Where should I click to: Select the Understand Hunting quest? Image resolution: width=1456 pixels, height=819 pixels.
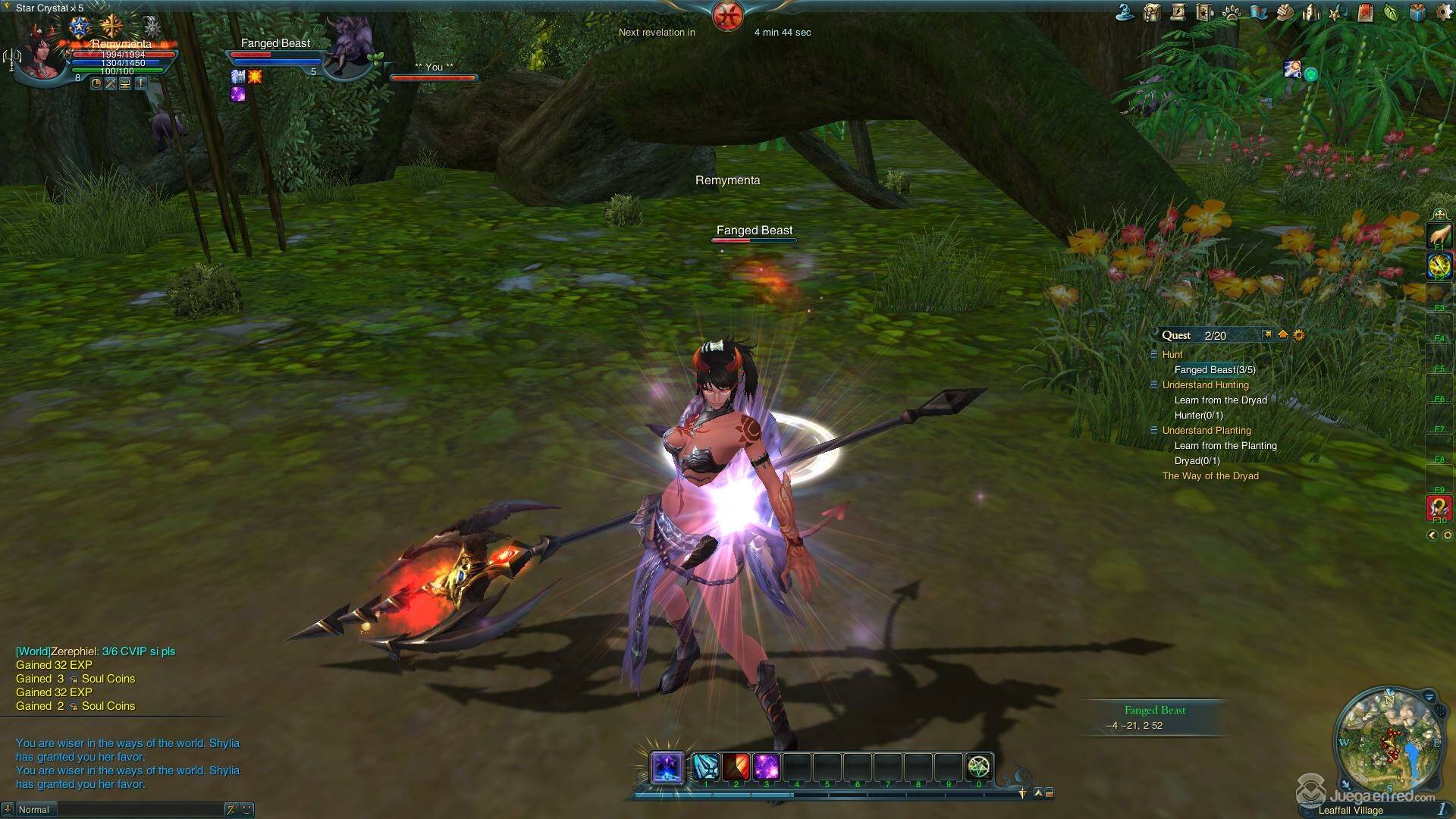[x=1205, y=385]
